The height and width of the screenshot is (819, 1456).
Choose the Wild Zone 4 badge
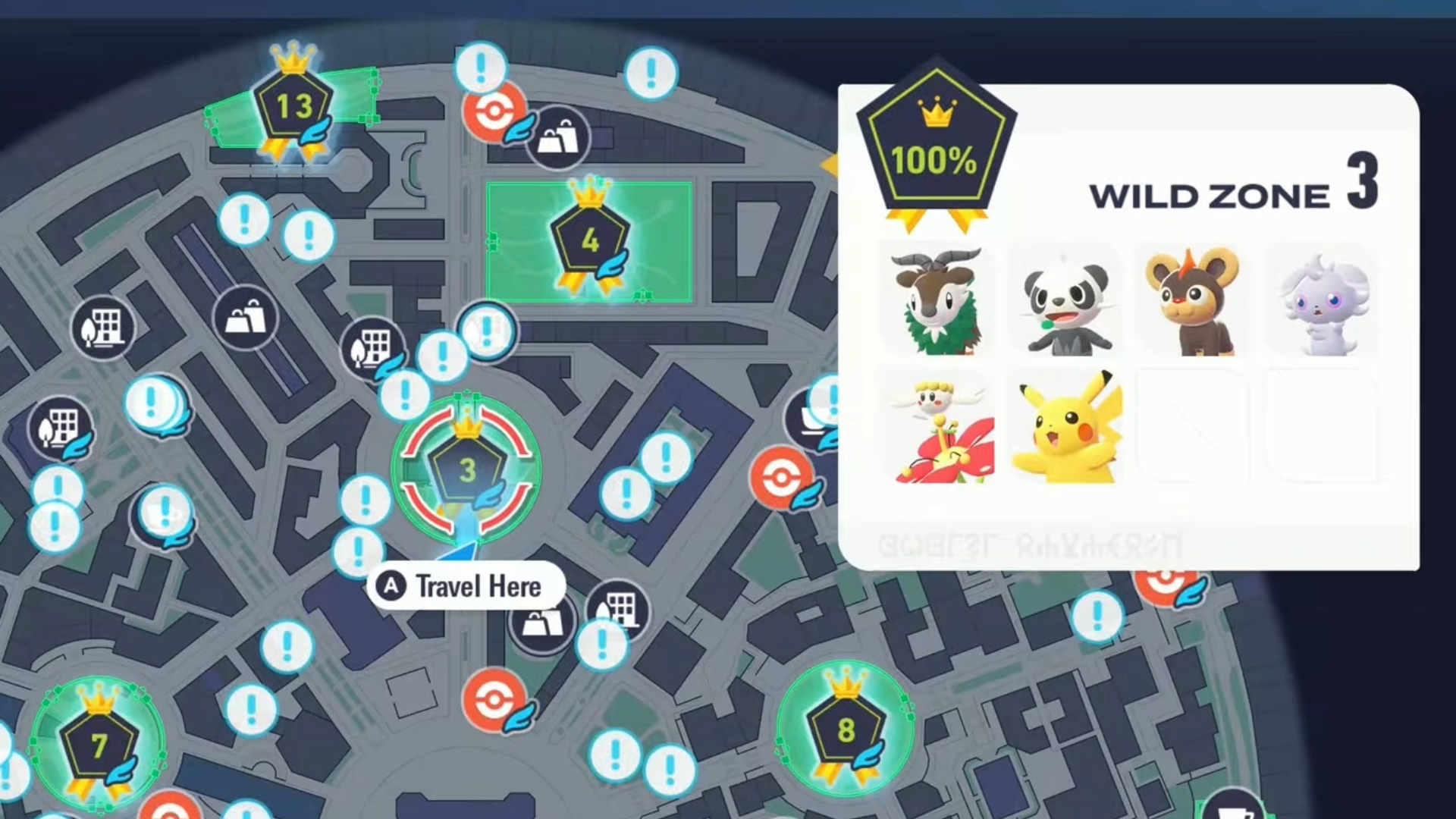(590, 240)
